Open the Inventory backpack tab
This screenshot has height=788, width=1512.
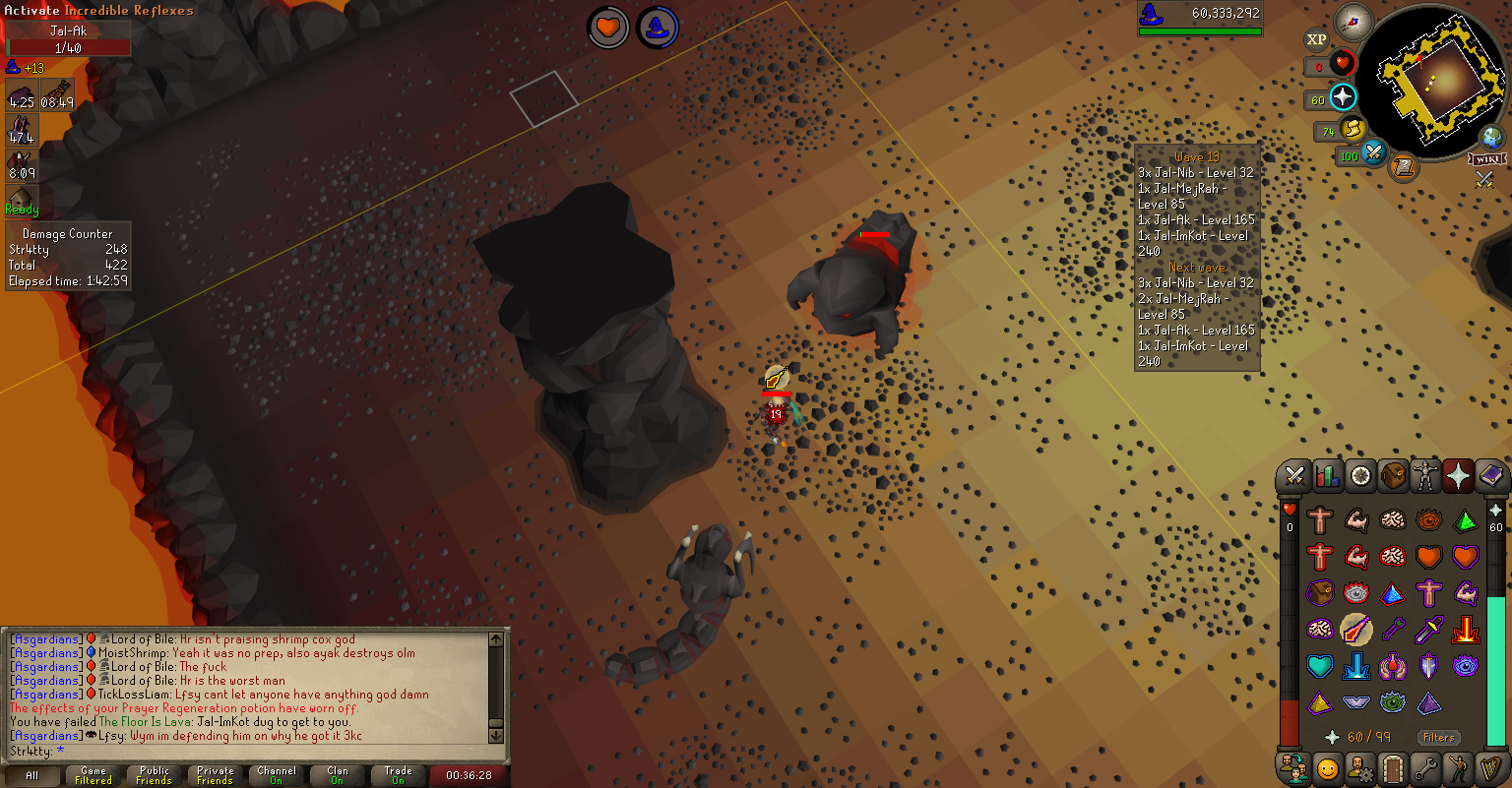(1392, 476)
